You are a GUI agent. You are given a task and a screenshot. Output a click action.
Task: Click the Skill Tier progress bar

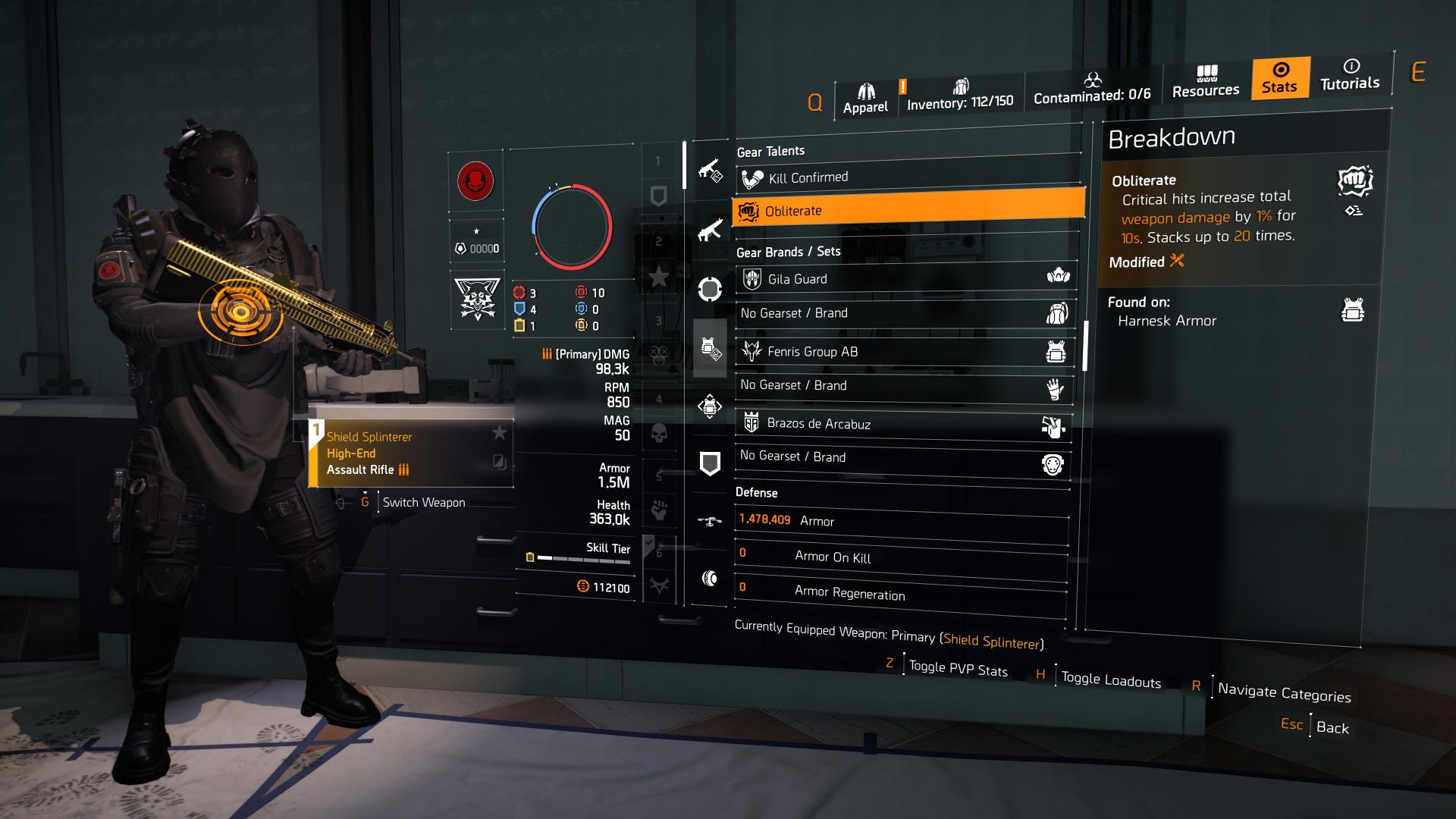click(x=584, y=559)
